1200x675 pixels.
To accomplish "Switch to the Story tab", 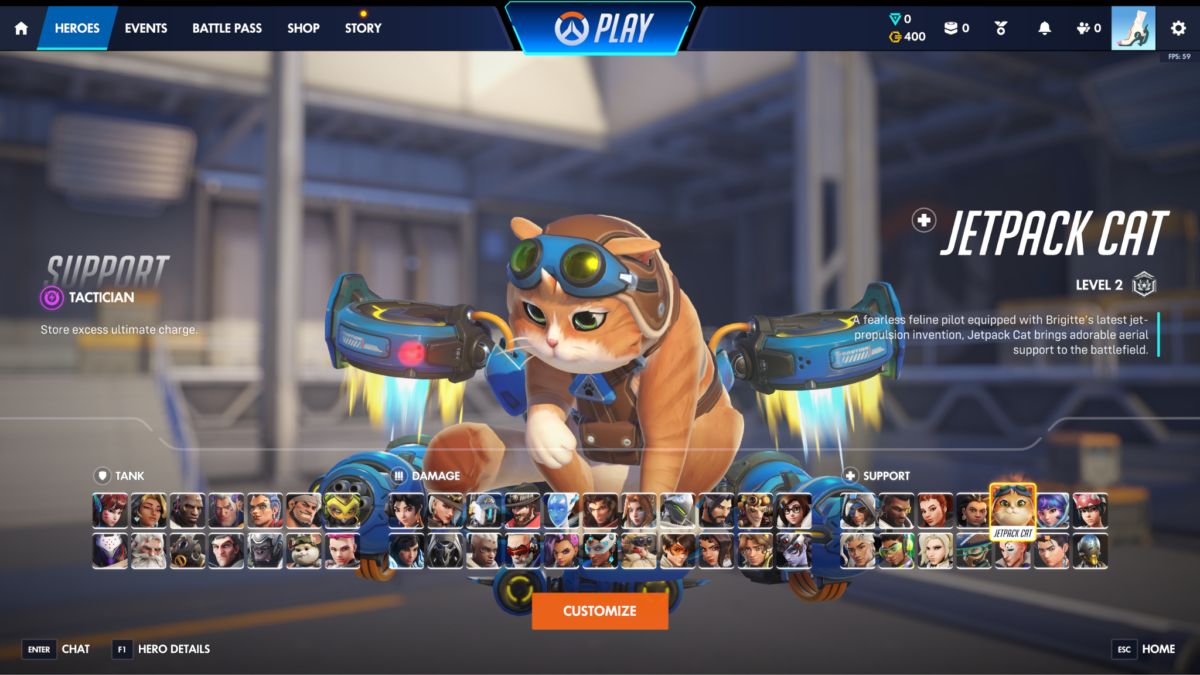I will tap(363, 28).
